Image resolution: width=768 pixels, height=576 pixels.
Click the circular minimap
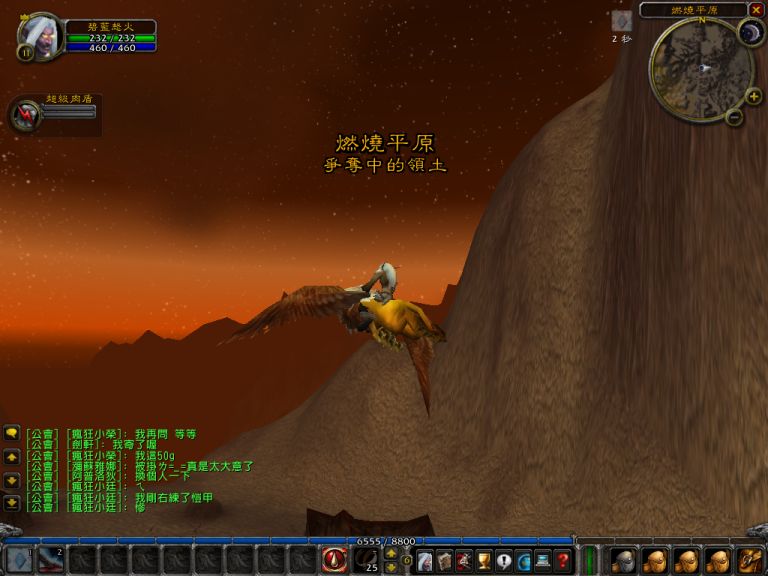point(701,68)
